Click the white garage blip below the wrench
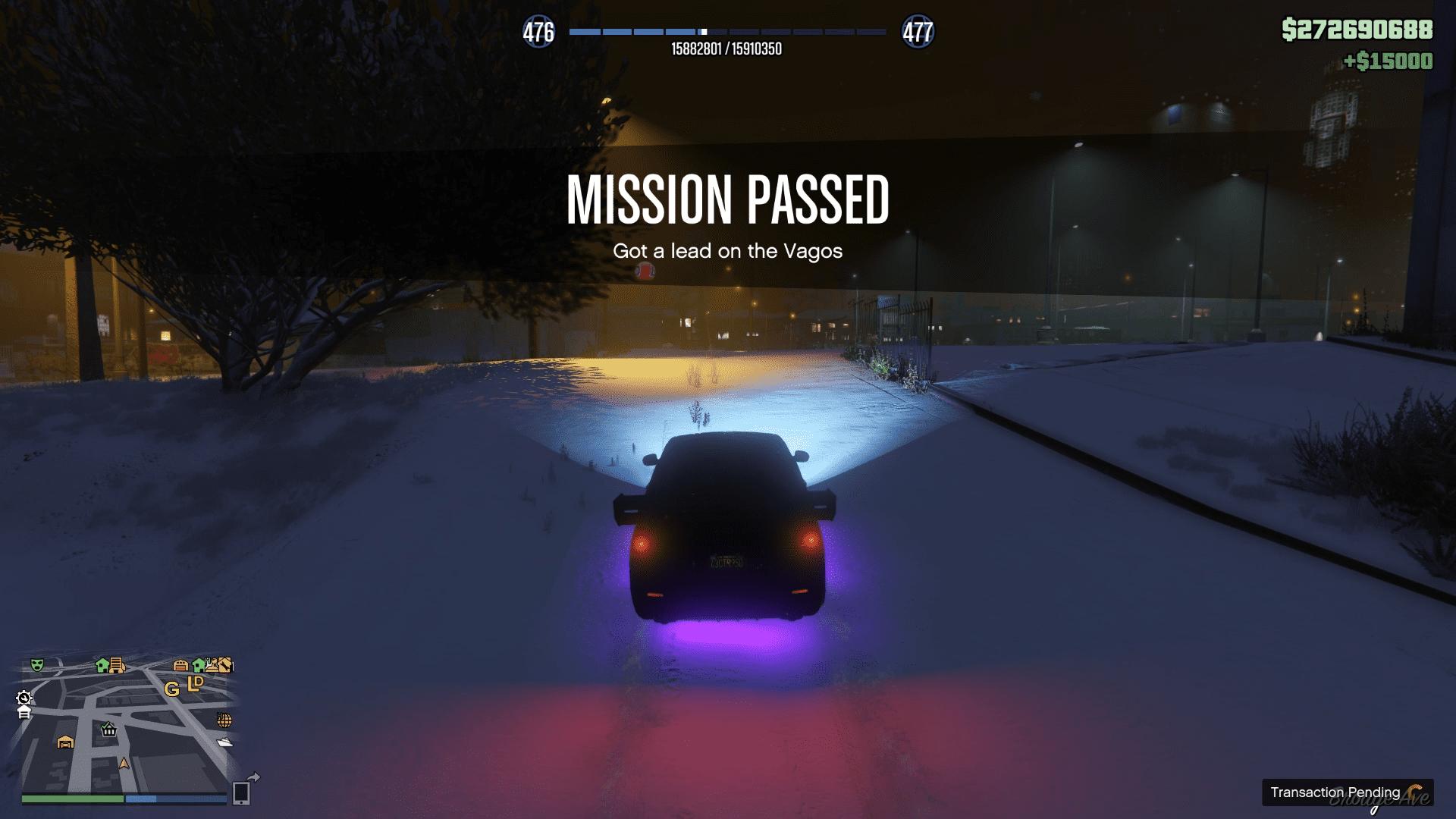Screen dimensions: 1456x819 24,713
